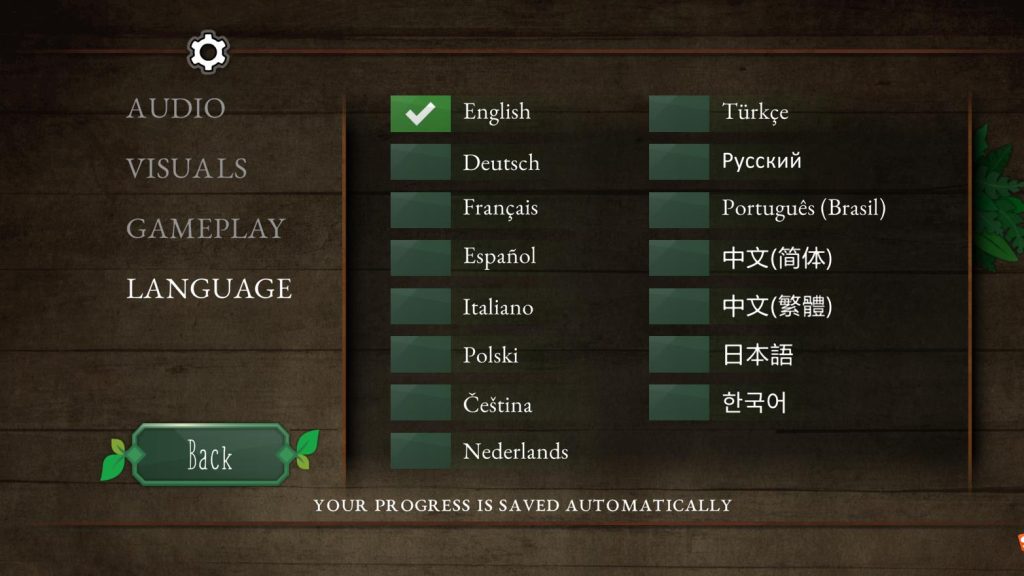Pick the Italiano language checkbox

[420, 307]
